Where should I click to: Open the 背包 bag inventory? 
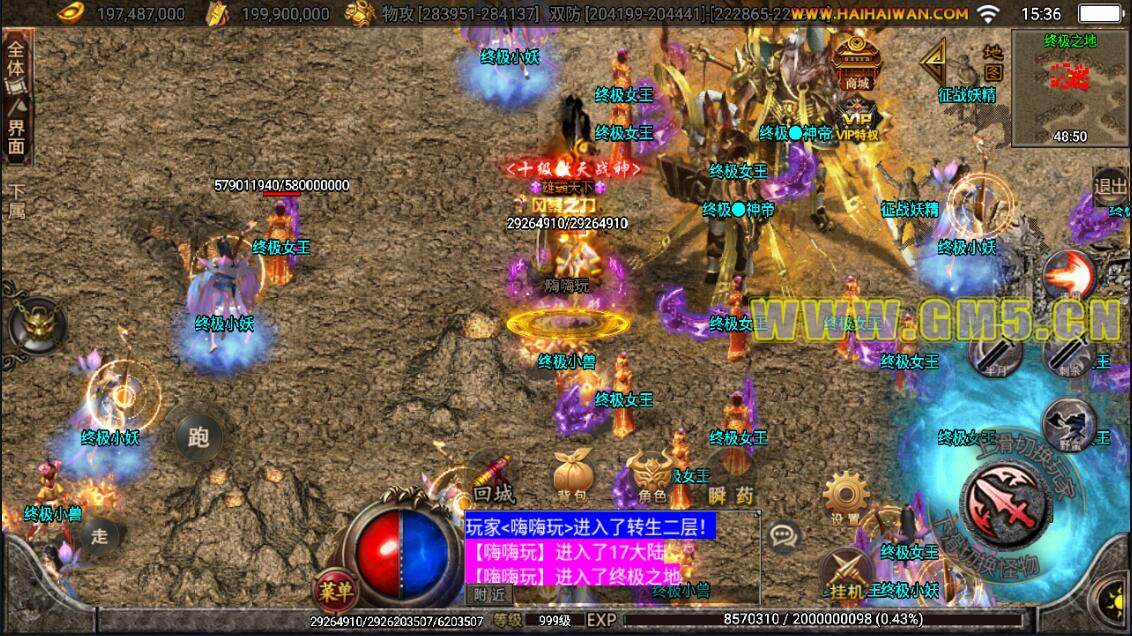571,477
